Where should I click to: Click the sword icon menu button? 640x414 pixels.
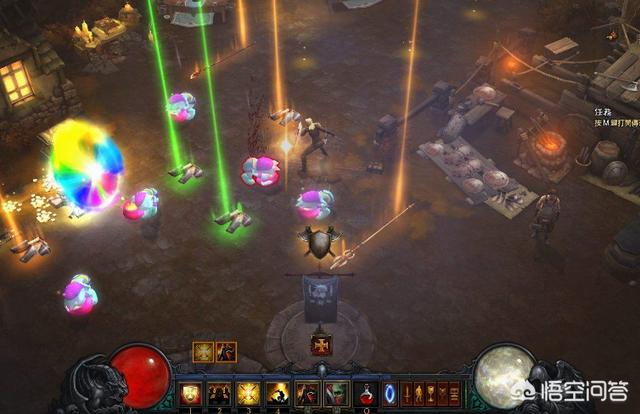coord(407,393)
